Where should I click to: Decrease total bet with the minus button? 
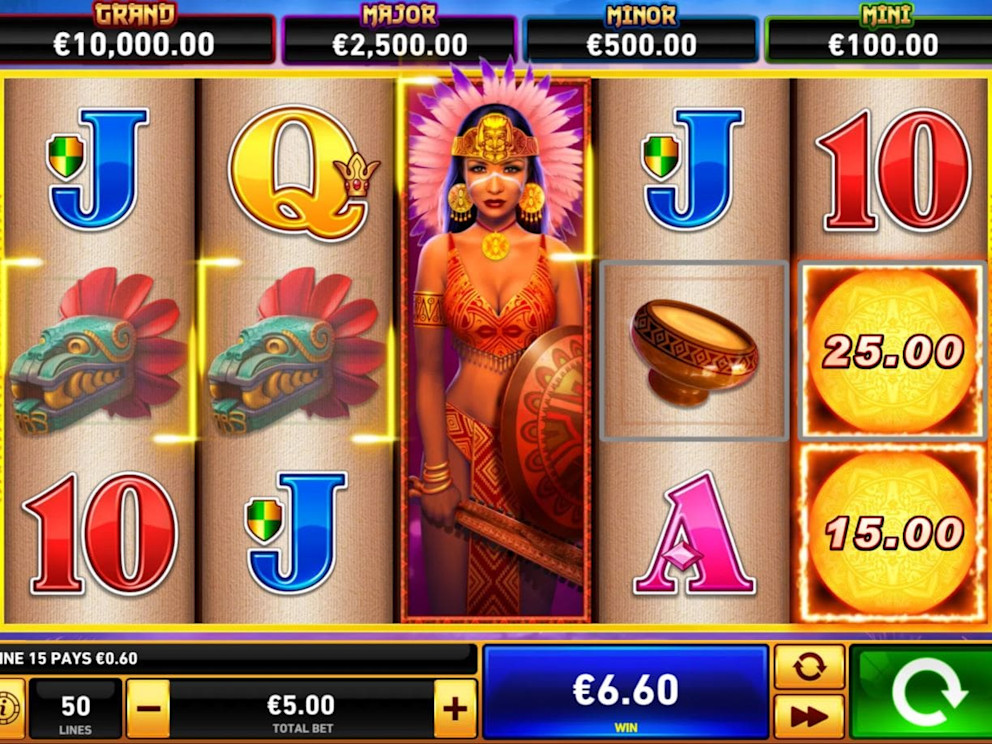point(148,709)
